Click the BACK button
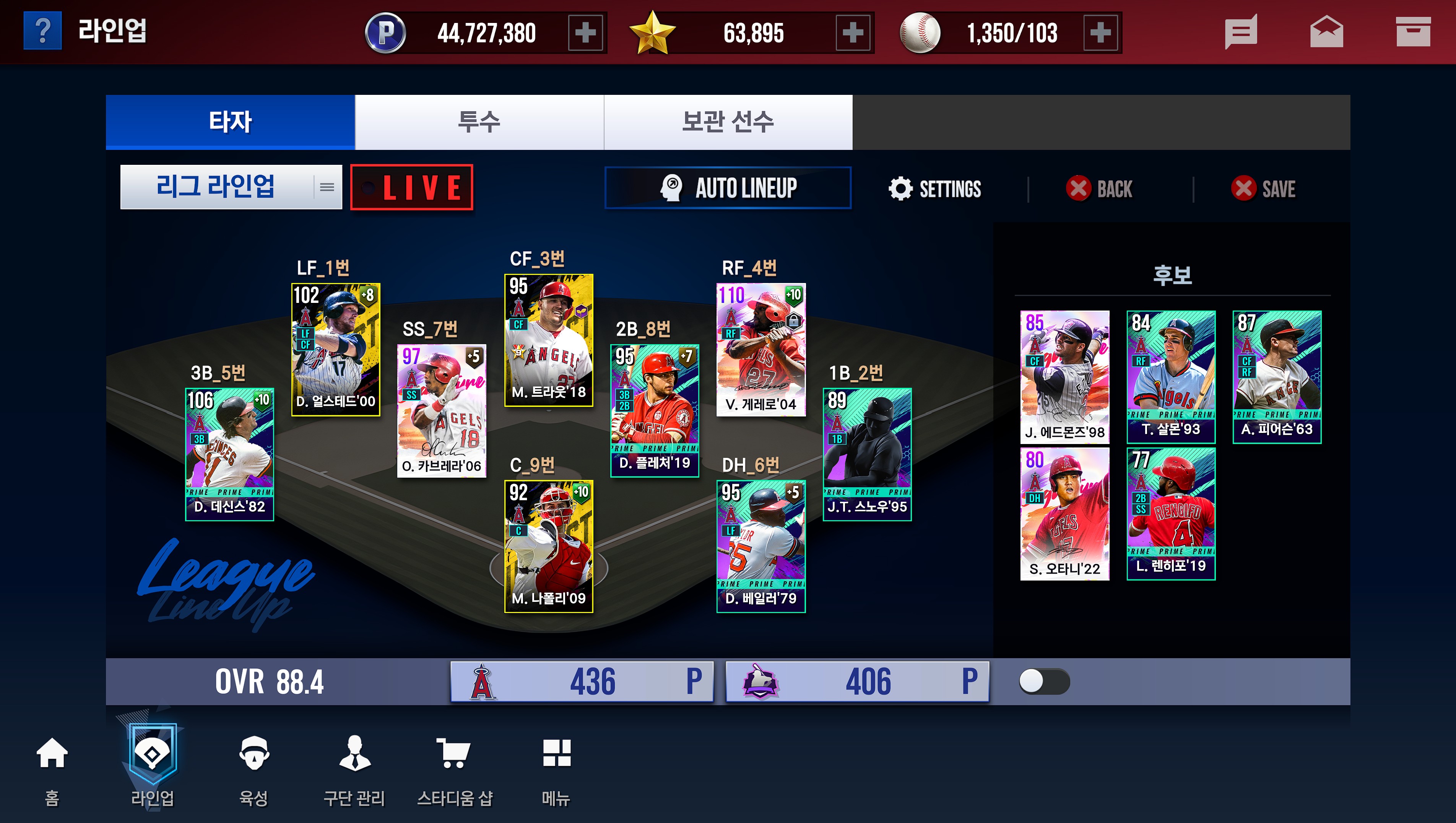This screenshot has height=823, width=1456. pyautogui.click(x=1100, y=189)
